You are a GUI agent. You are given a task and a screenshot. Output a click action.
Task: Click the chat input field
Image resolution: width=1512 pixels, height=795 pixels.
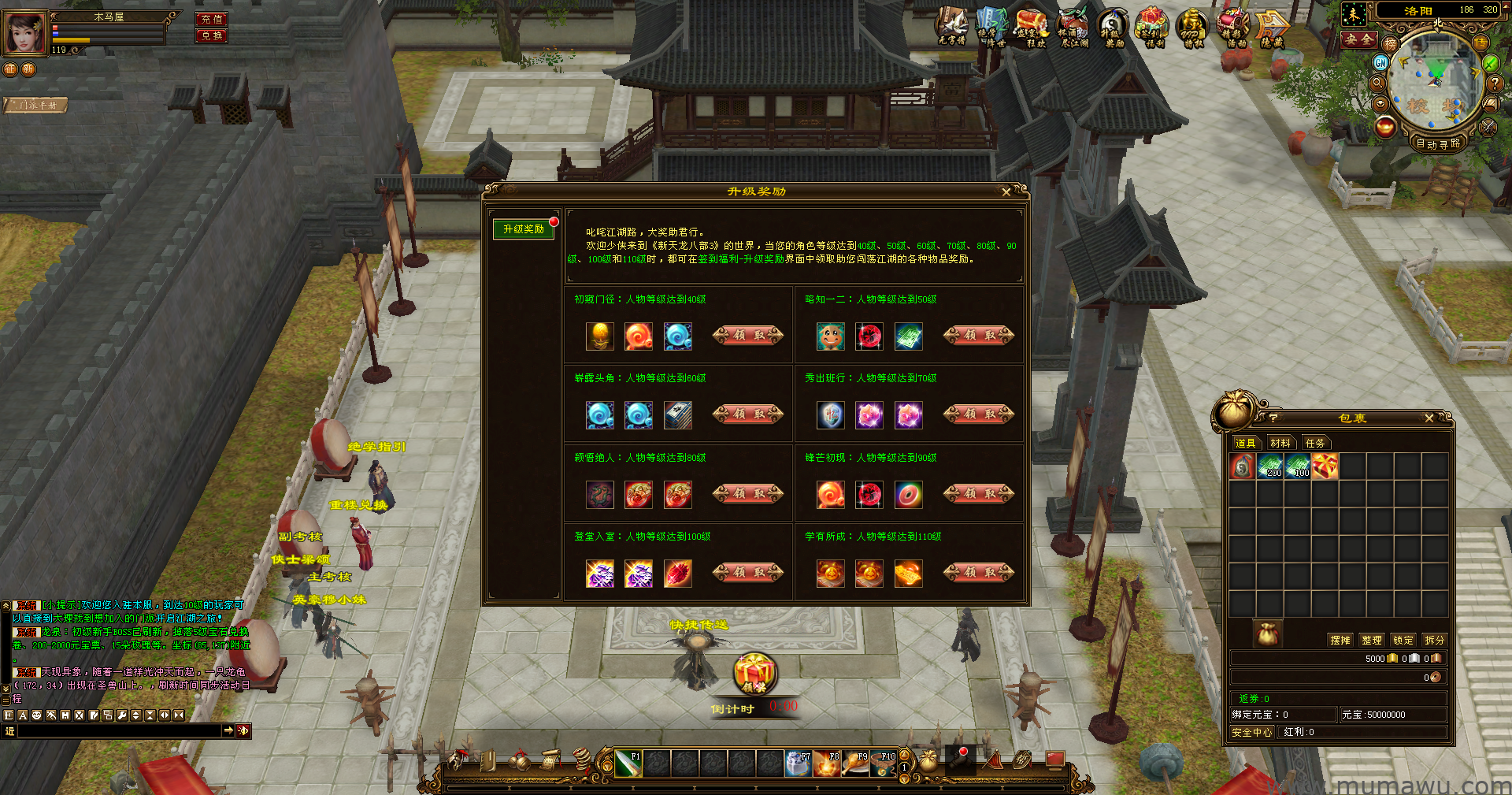tap(118, 731)
